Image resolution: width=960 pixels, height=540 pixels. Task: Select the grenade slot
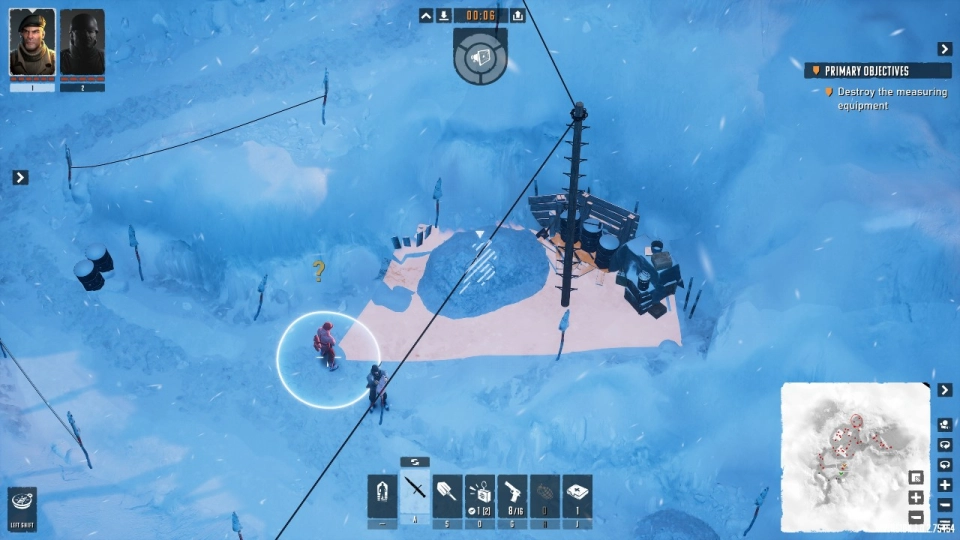click(545, 494)
